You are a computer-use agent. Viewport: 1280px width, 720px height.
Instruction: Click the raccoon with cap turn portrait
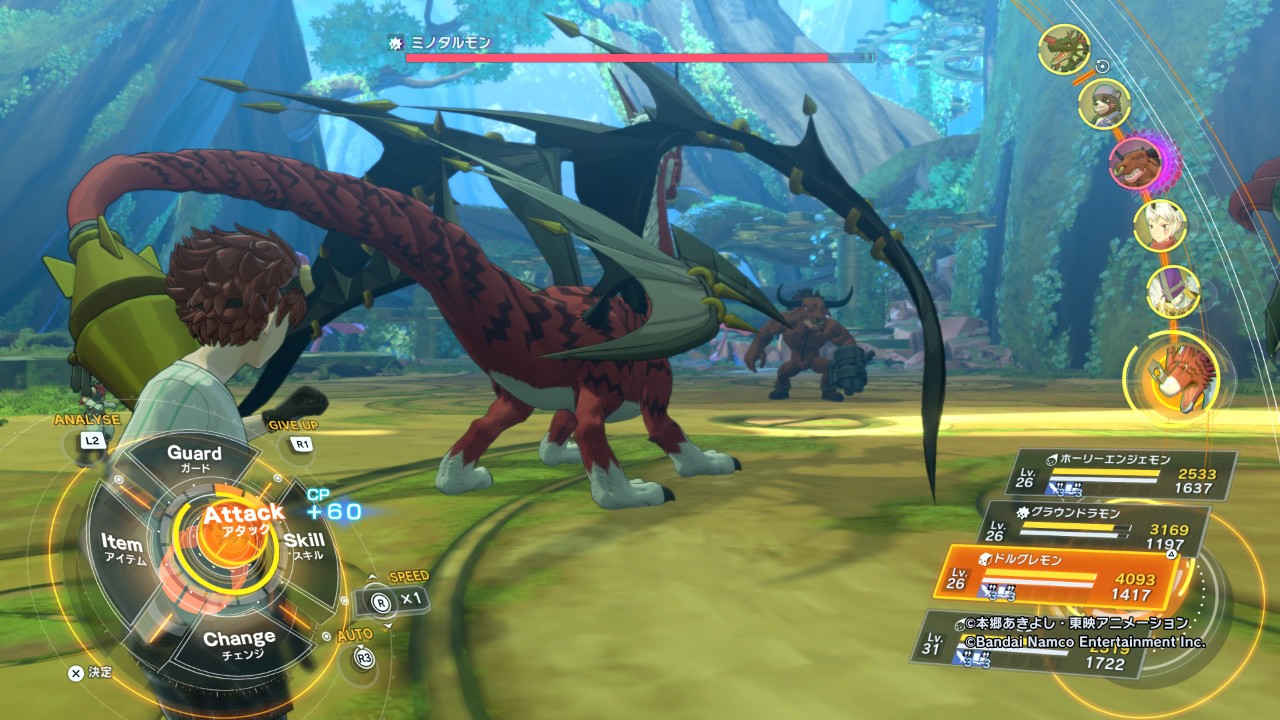1104,104
